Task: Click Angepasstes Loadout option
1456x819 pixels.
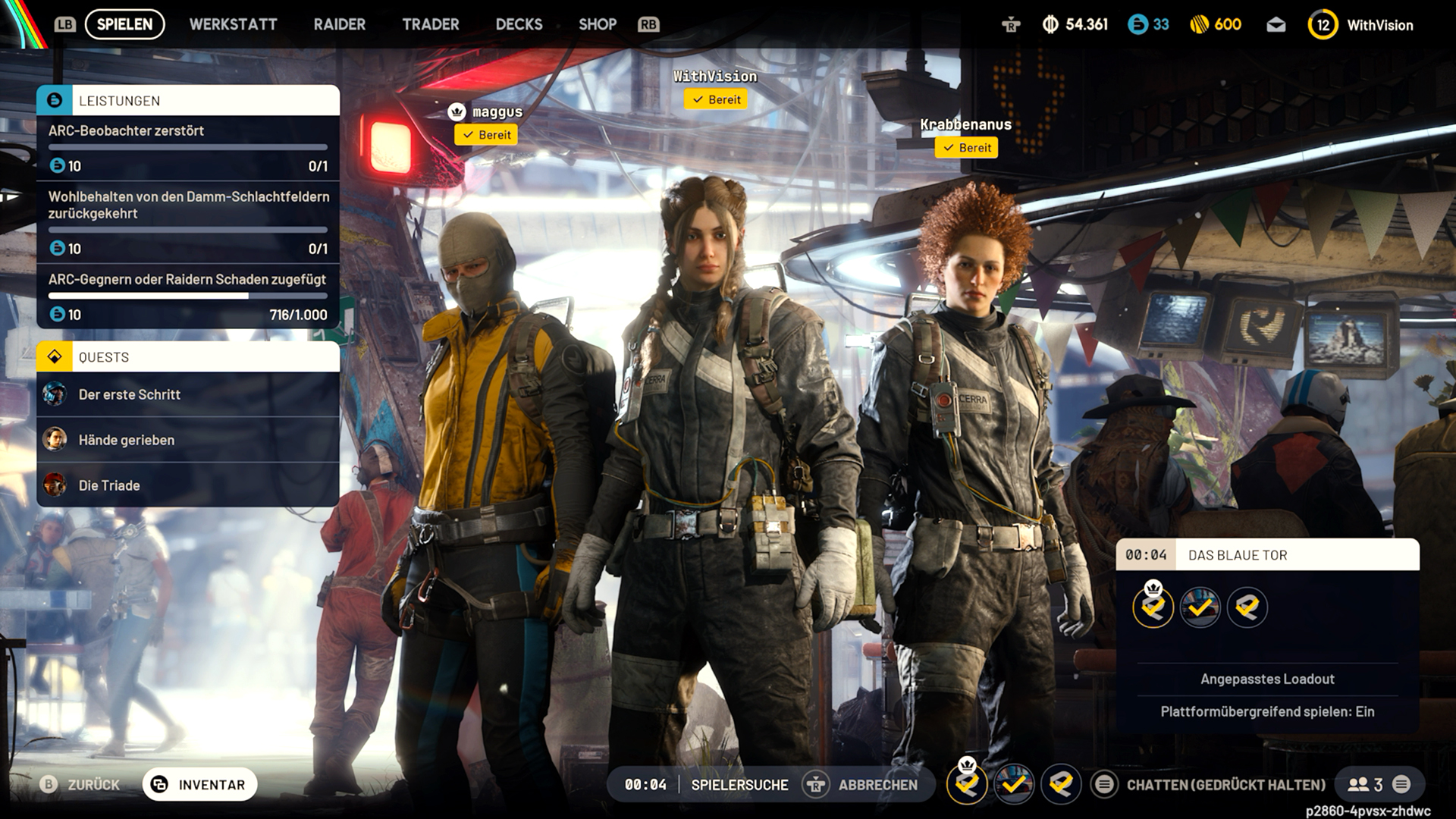Action: click(x=1267, y=679)
